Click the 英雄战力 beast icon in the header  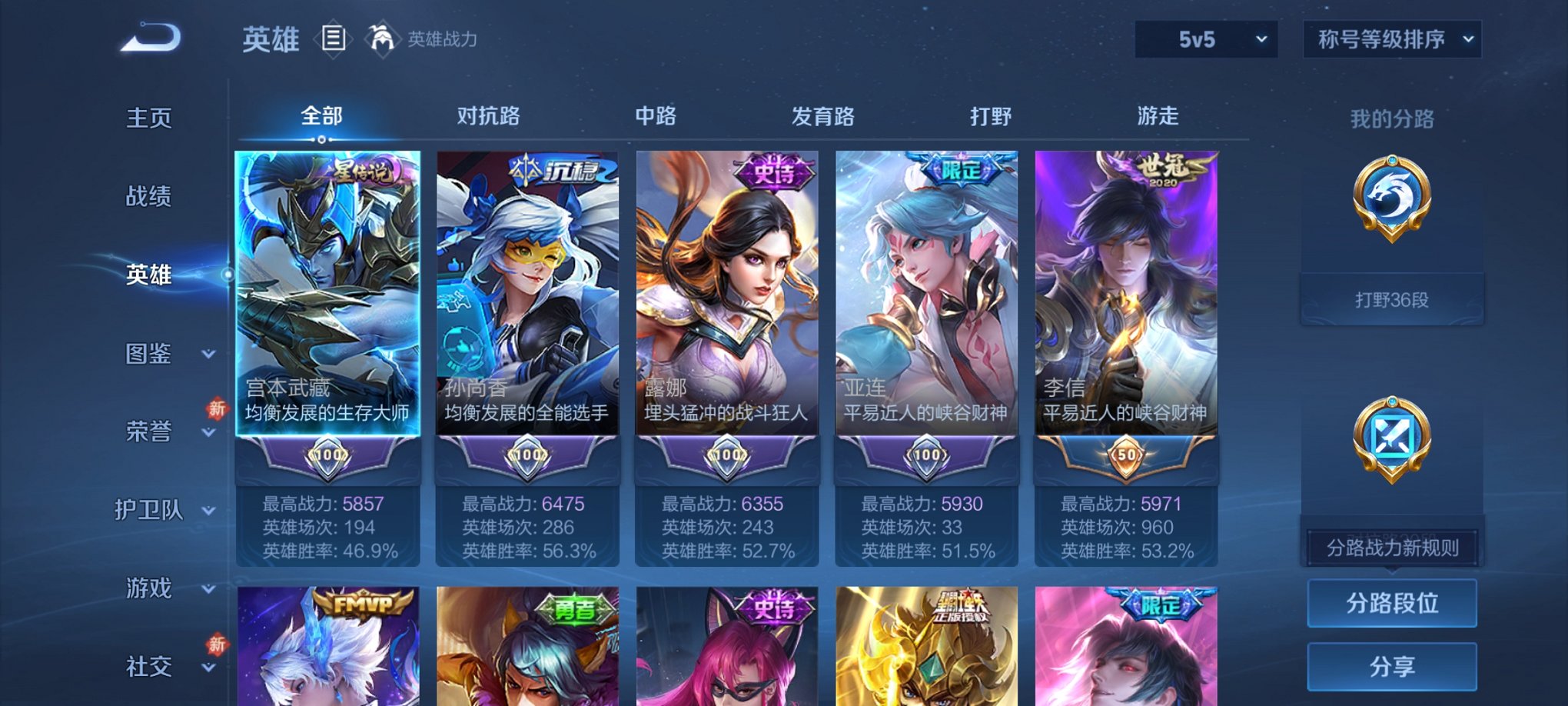click(x=381, y=37)
